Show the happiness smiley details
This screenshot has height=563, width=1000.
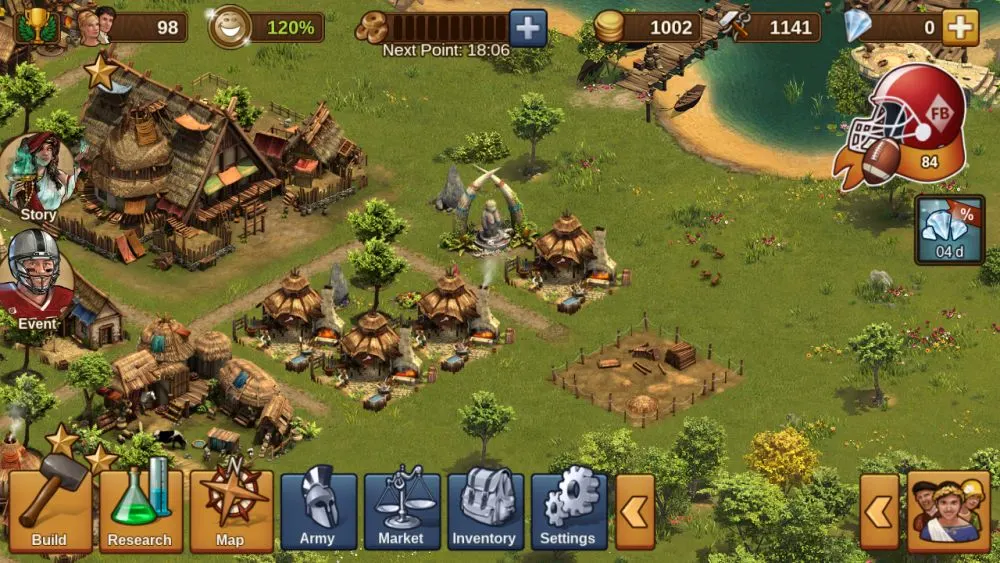click(x=230, y=26)
